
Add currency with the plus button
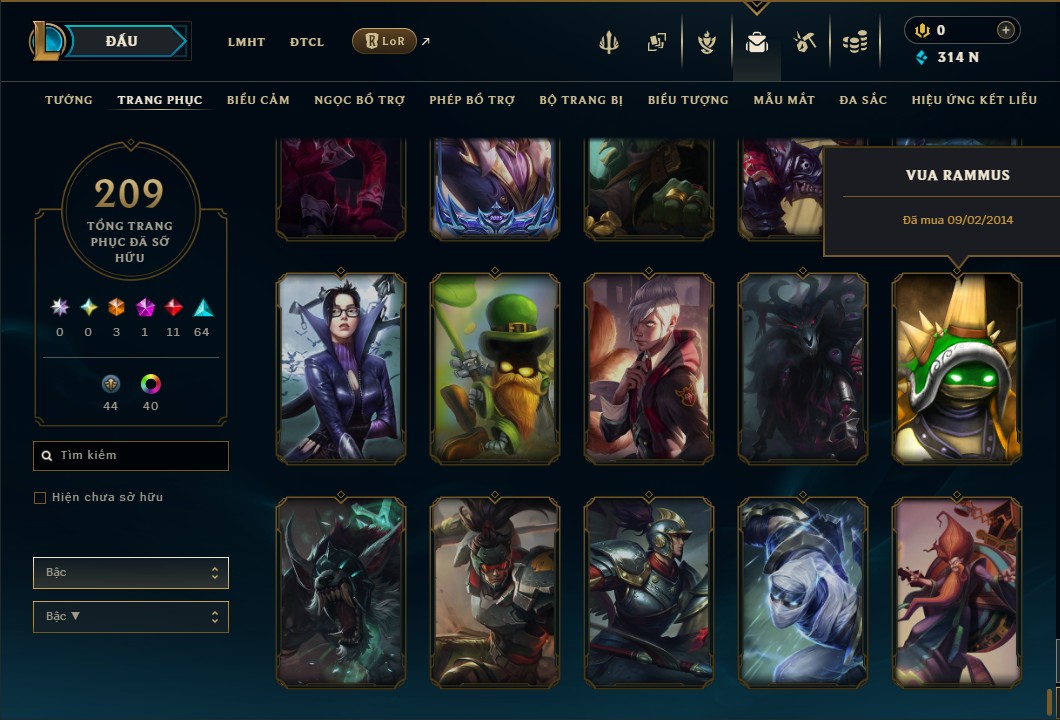(1005, 30)
